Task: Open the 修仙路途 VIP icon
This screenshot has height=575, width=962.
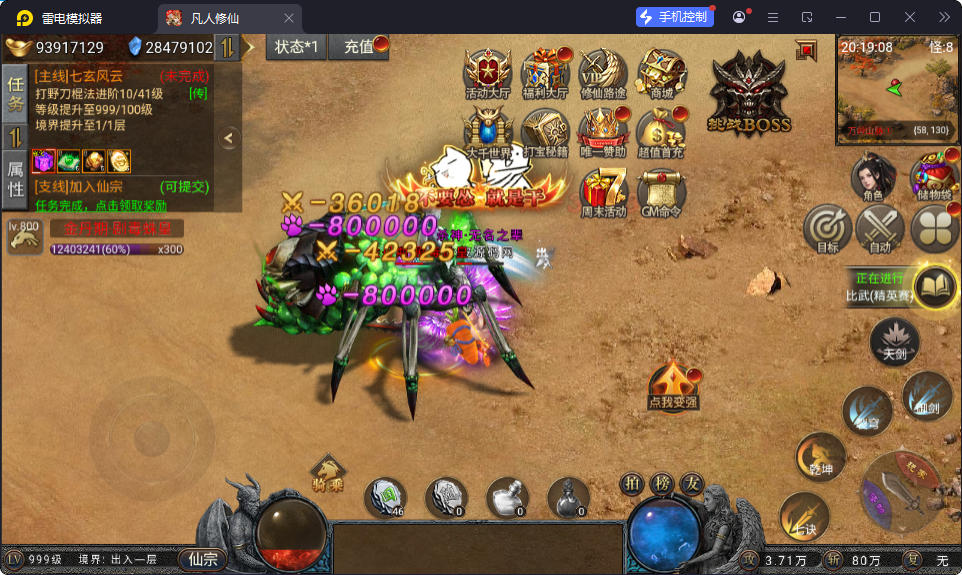Action: click(603, 74)
